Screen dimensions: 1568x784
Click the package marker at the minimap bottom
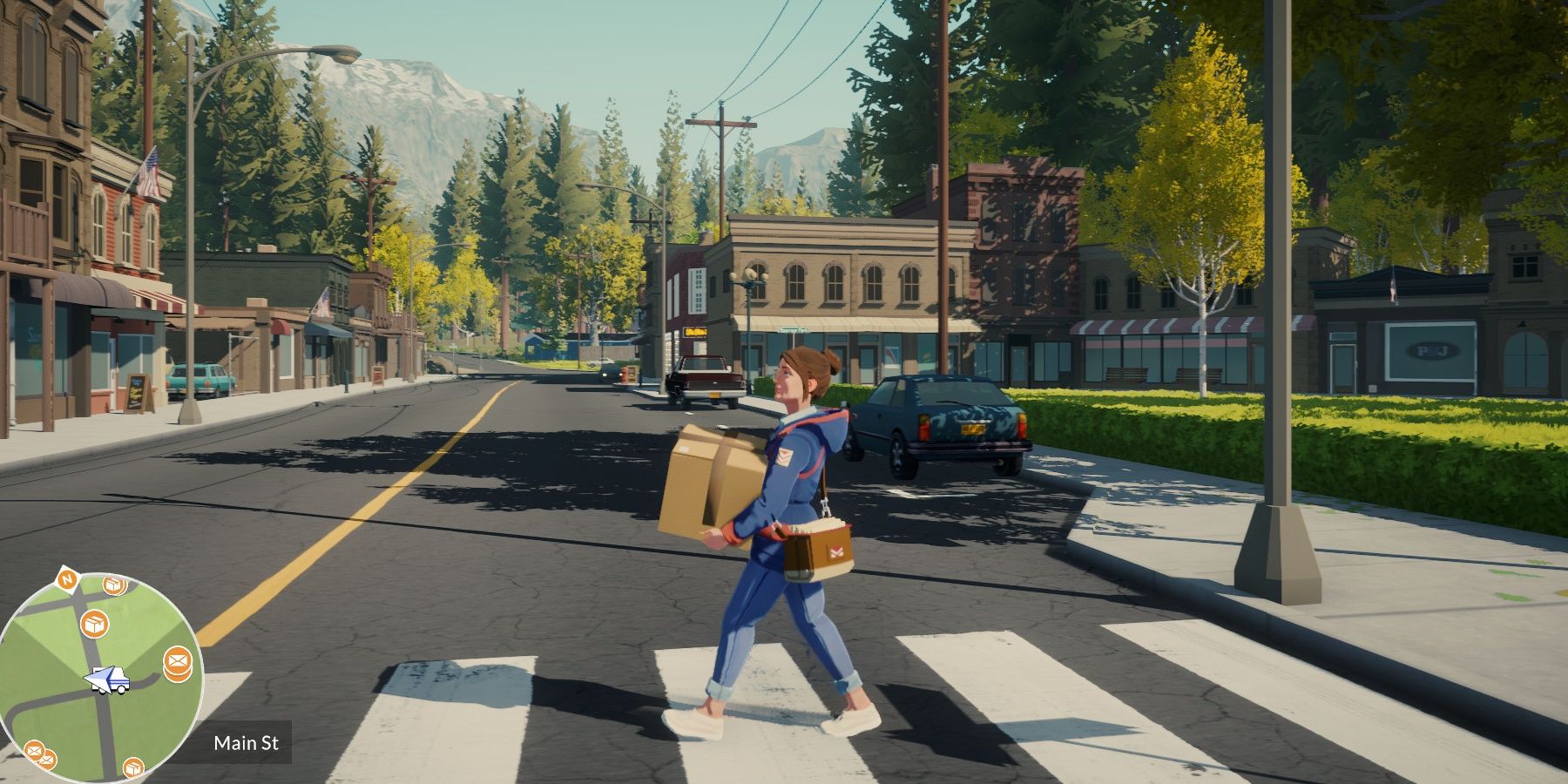click(132, 767)
